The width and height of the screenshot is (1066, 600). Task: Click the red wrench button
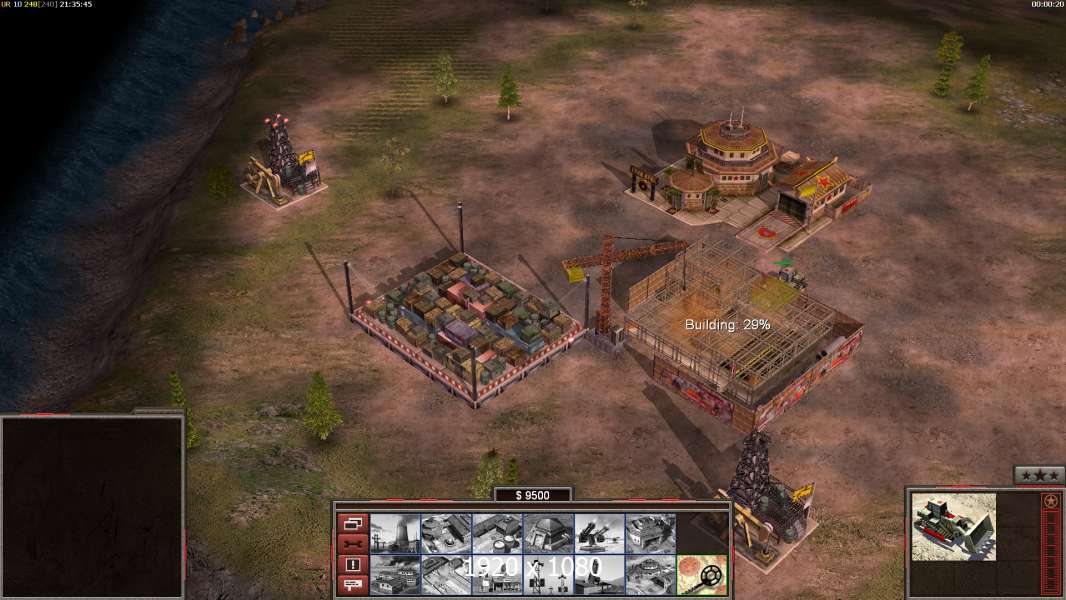[x=352, y=544]
